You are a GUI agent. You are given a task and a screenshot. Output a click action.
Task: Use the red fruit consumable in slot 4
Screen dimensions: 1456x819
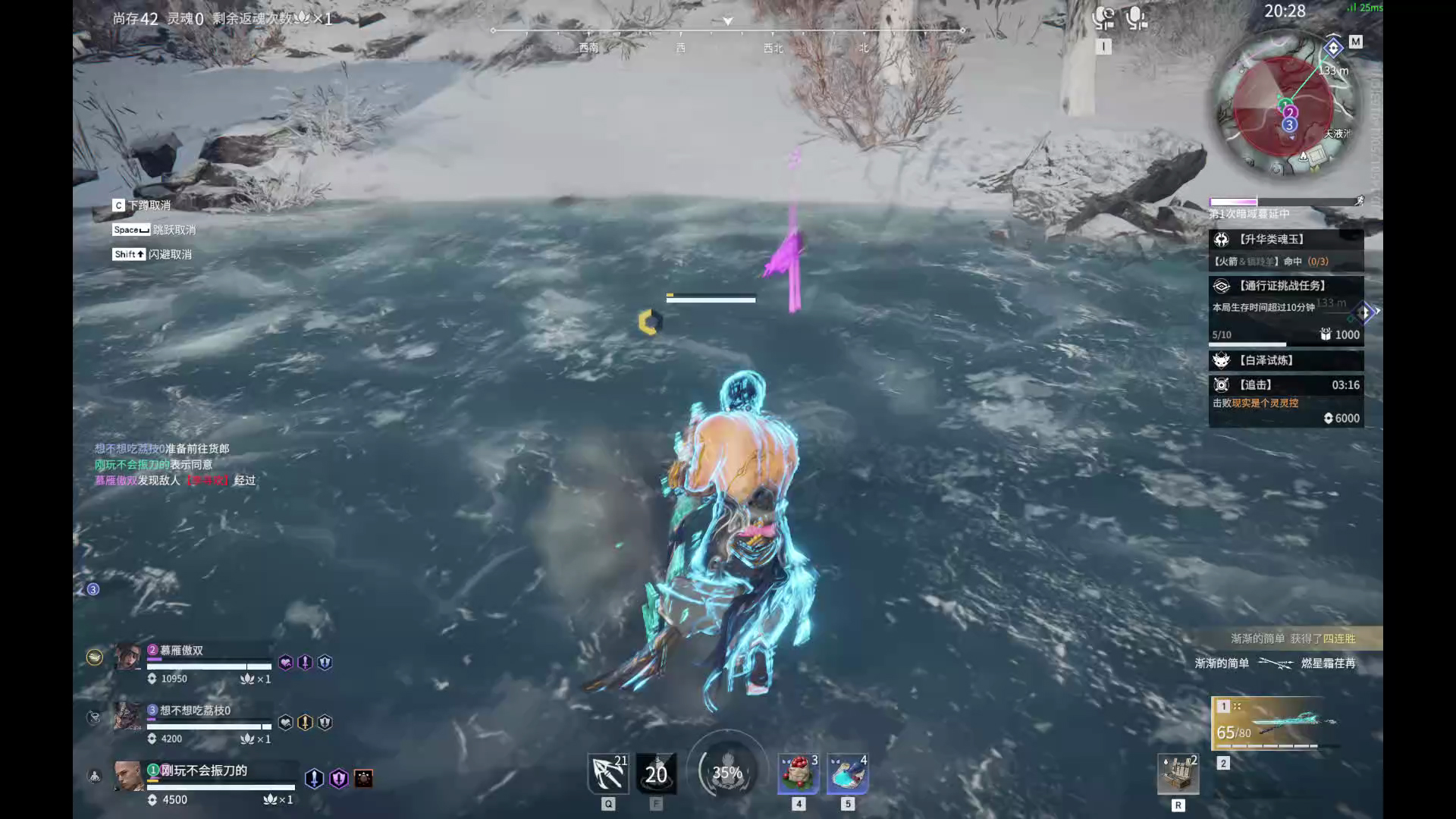(797, 773)
